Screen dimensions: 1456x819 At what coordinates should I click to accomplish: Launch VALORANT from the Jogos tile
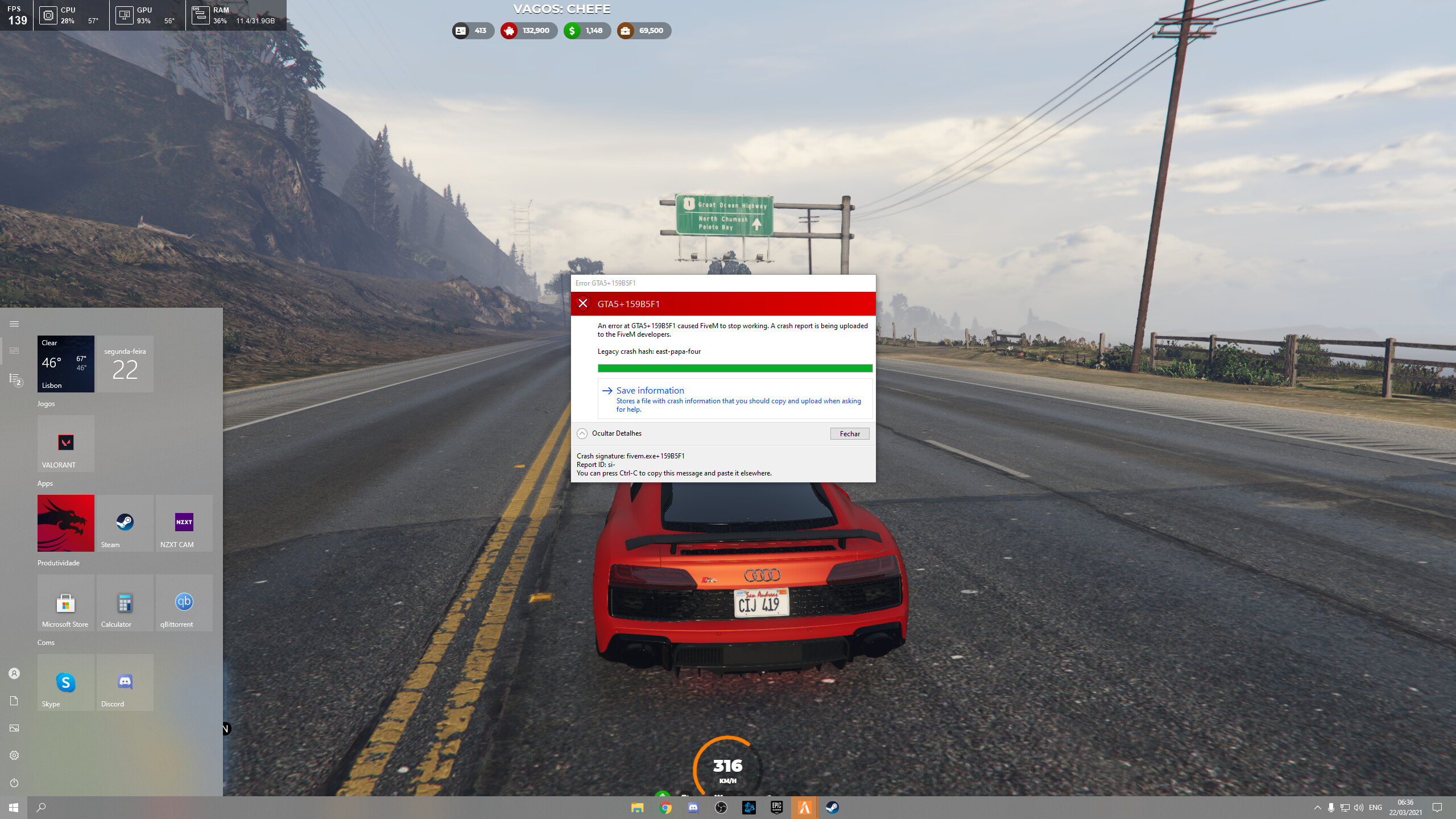[x=65, y=443]
